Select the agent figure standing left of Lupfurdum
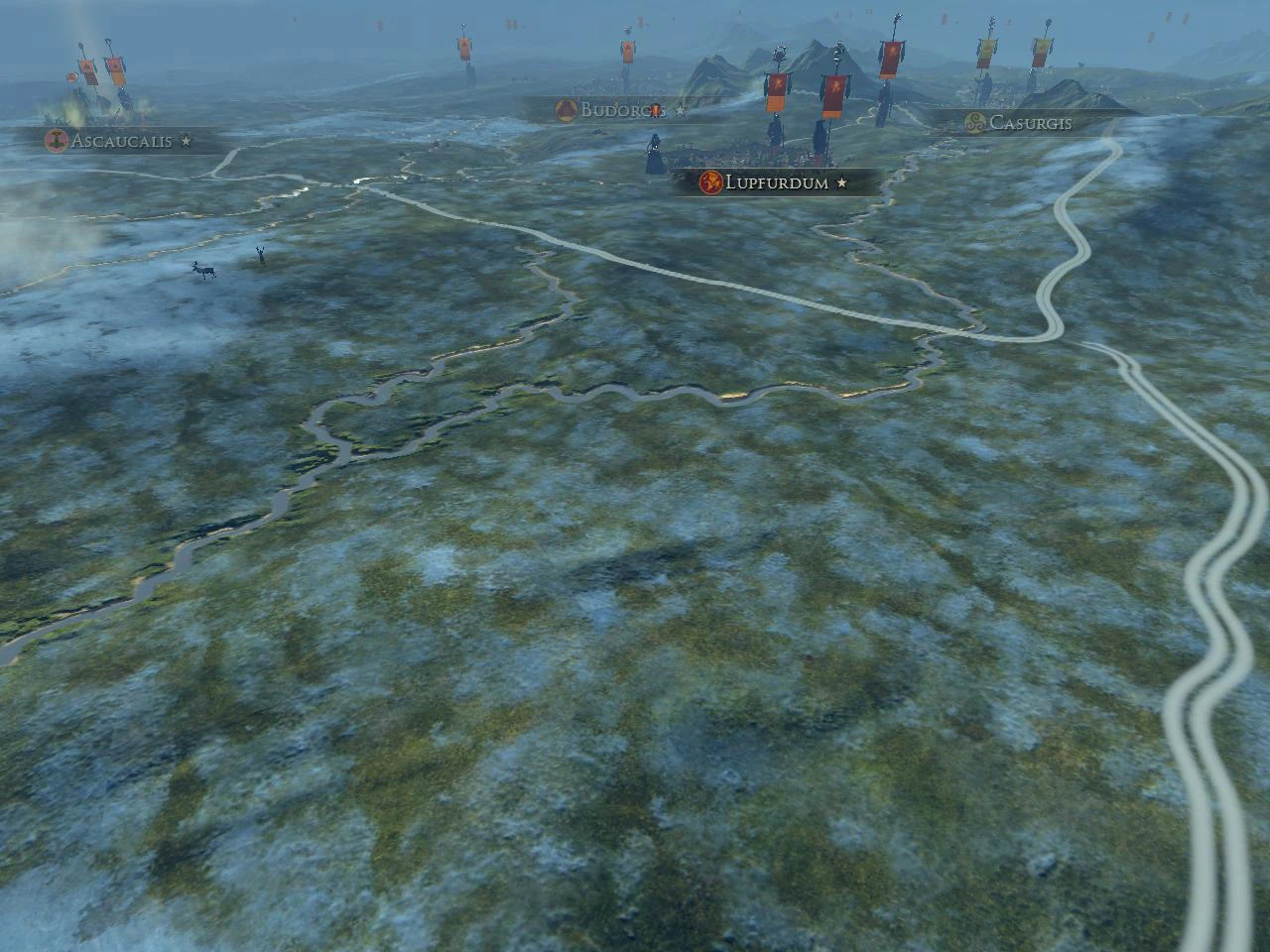The width and height of the screenshot is (1270, 952). [x=655, y=154]
